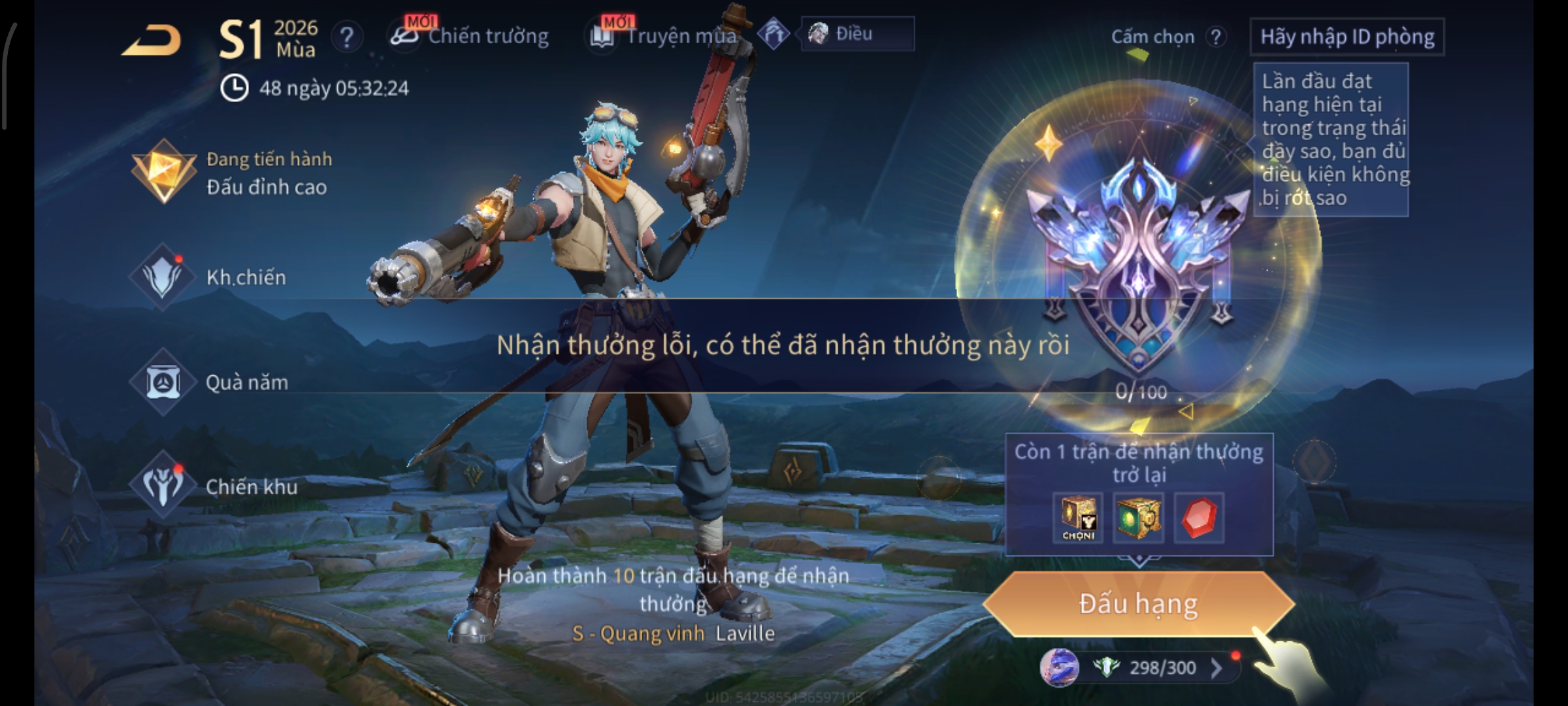This screenshot has height=706, width=1568.
Task: Click the Hãy nhập ID phòng field
Action: (x=1347, y=37)
